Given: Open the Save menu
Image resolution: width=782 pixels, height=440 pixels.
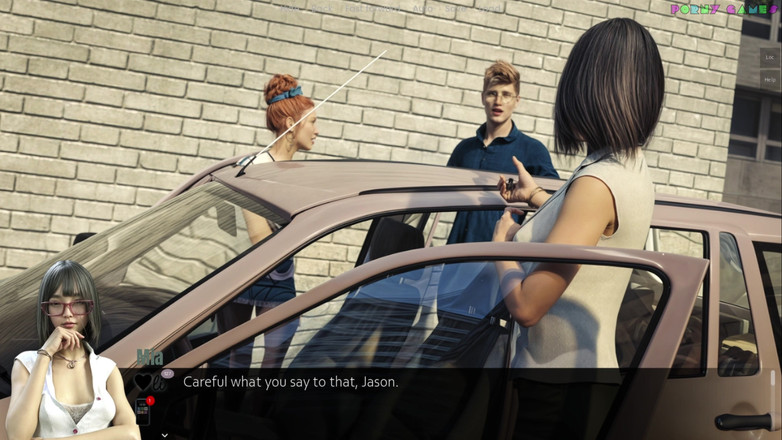Looking at the screenshot, I should click(x=457, y=8).
